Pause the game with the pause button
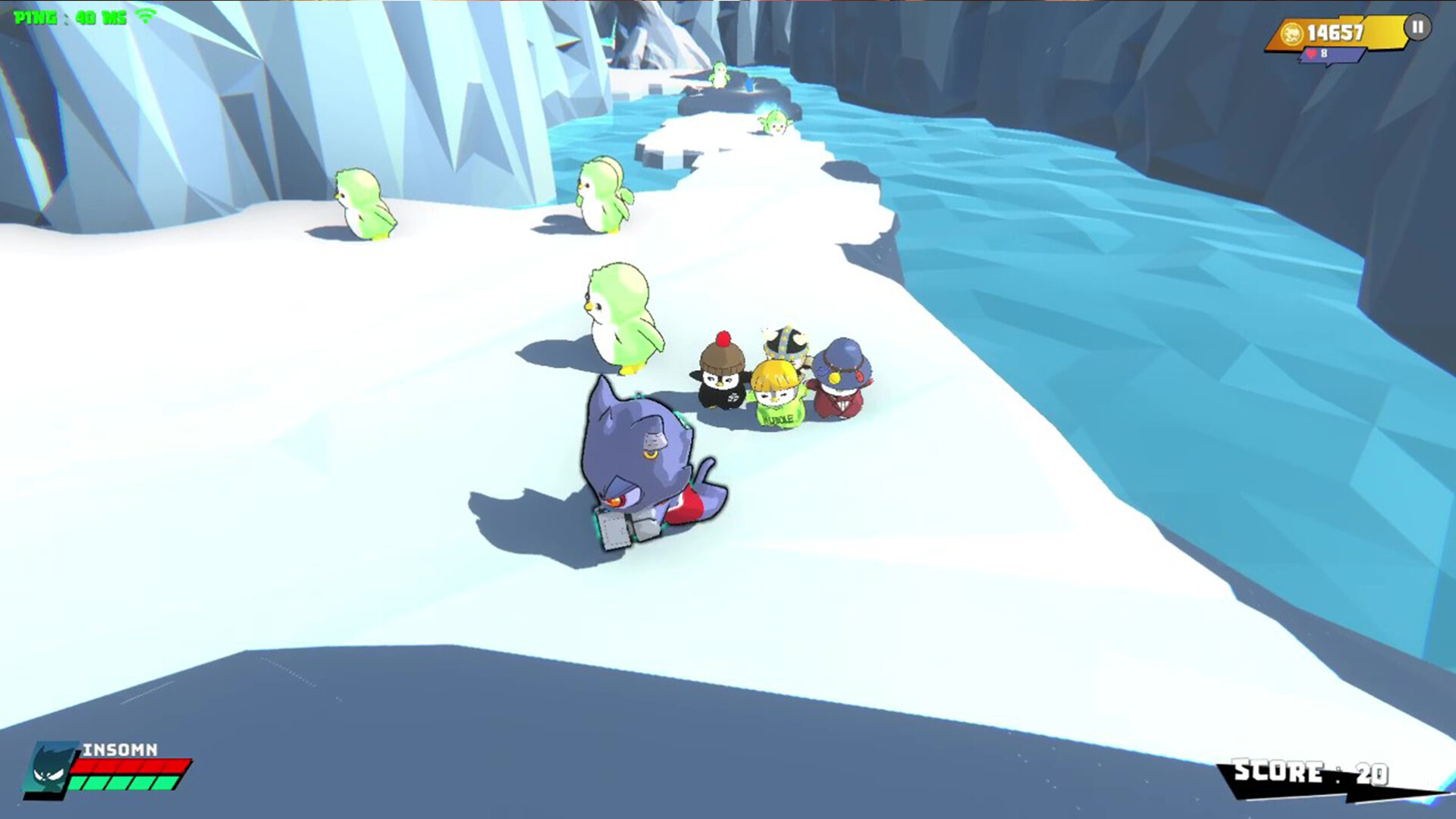The image size is (1456, 819). point(1417,28)
